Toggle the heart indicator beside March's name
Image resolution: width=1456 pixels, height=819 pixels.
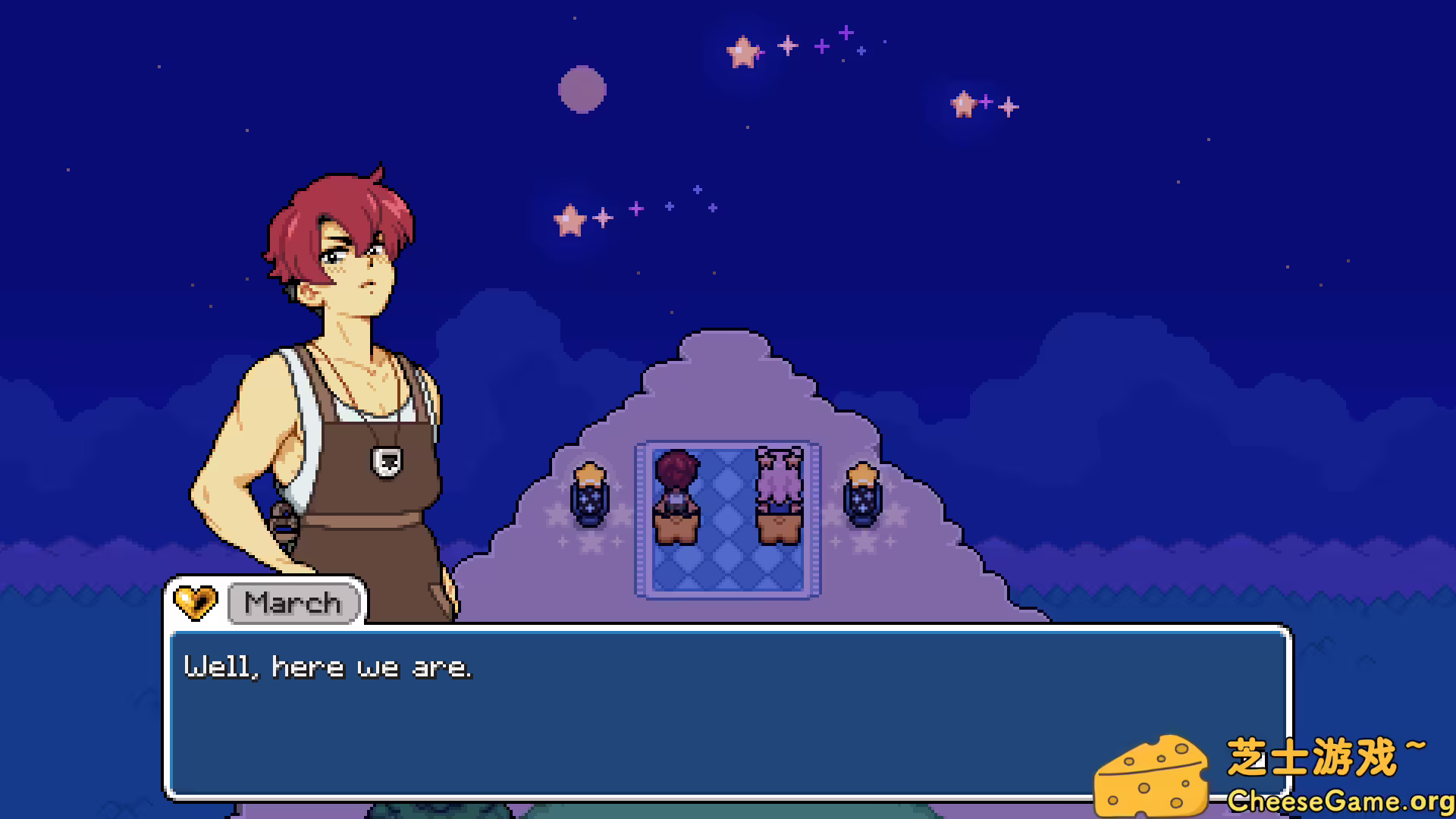pos(195,602)
